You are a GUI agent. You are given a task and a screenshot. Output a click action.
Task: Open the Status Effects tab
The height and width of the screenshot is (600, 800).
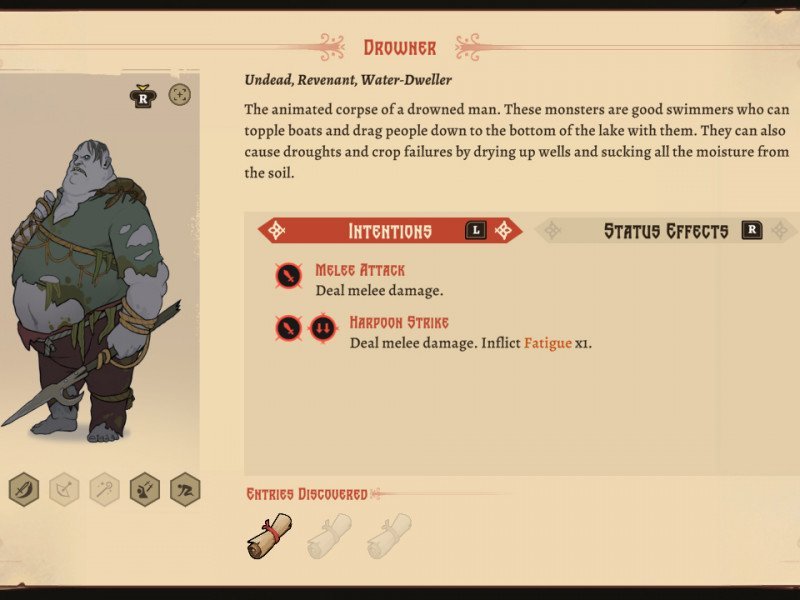point(666,231)
